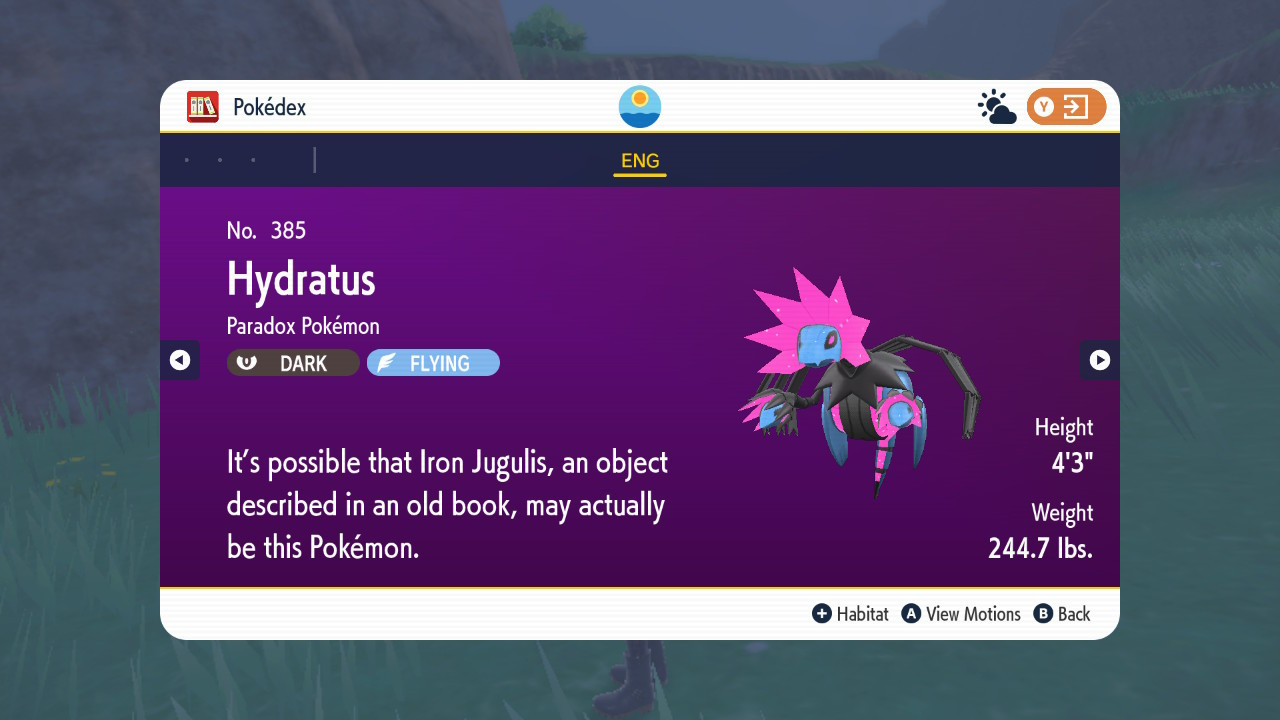Image resolution: width=1280 pixels, height=720 pixels.
Task: Open the previous Pokédex entry arrow
Action: (x=179, y=360)
